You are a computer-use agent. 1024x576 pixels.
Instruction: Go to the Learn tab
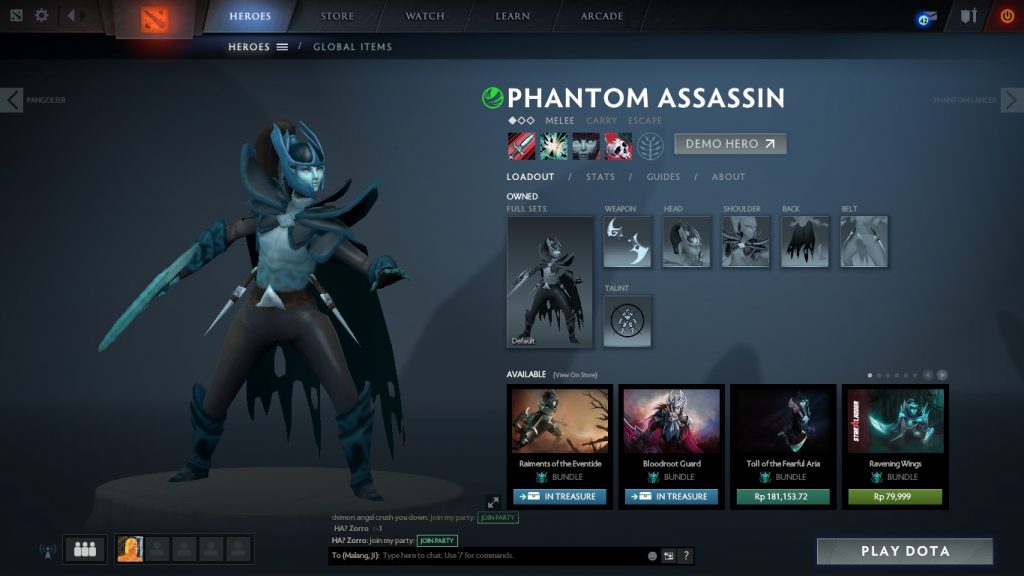(513, 16)
